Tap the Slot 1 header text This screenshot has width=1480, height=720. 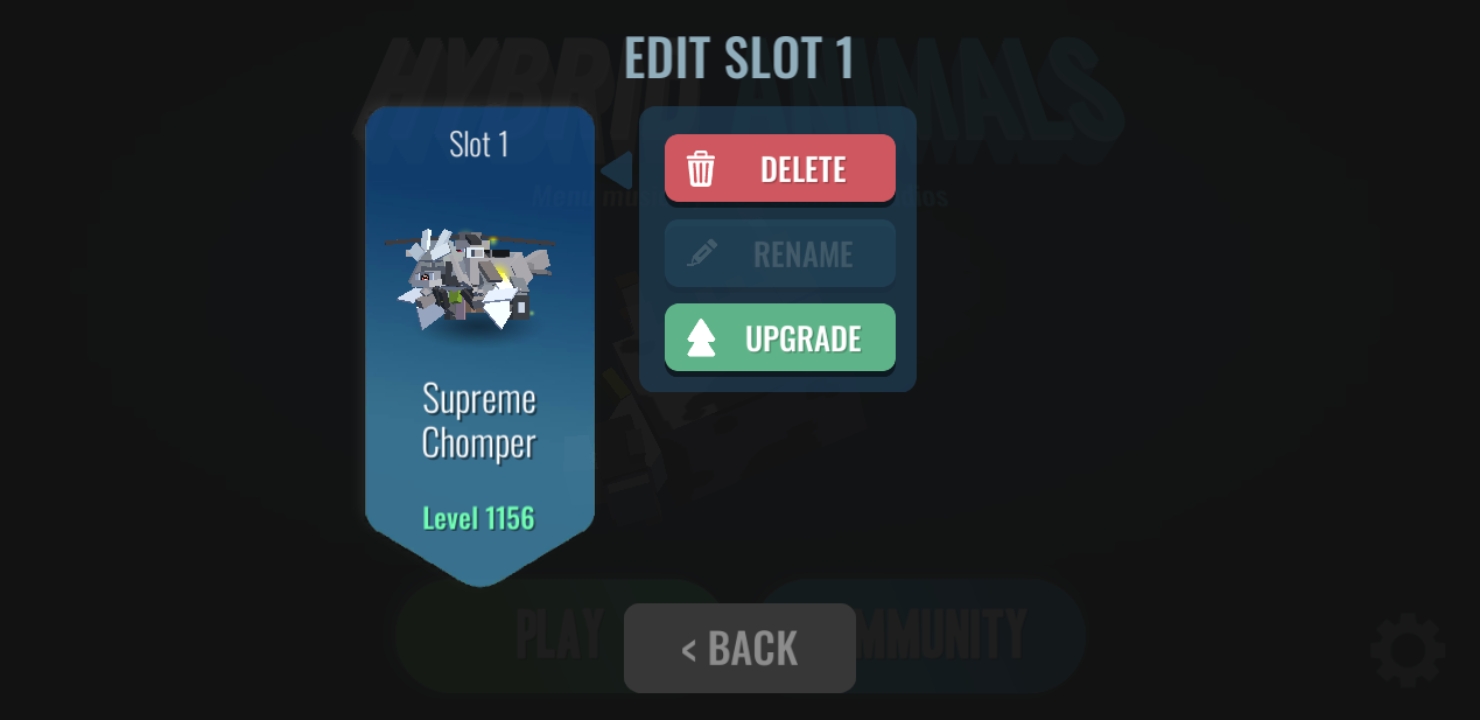(479, 145)
